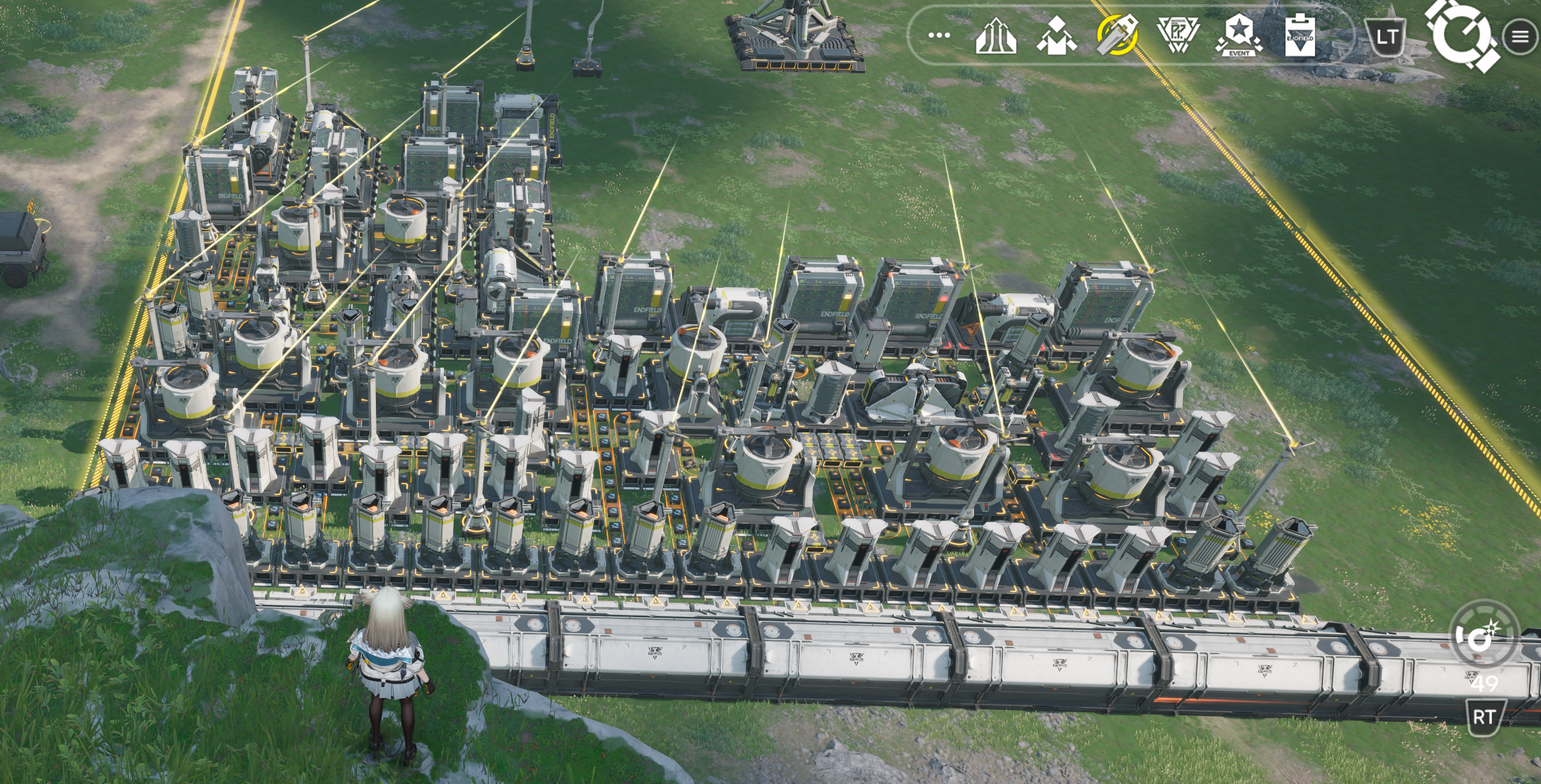1541x784 pixels.
Task: Expand the three-dots more options icon
Action: click(939, 36)
